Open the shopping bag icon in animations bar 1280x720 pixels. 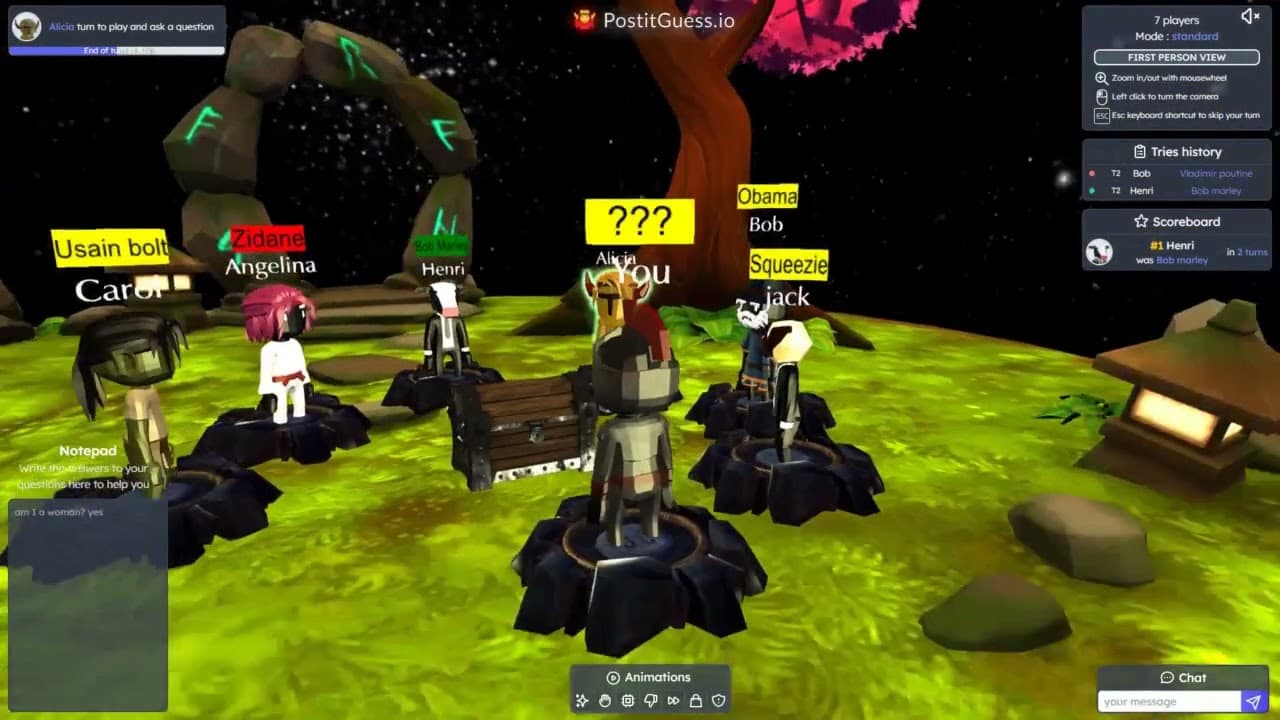click(x=696, y=701)
